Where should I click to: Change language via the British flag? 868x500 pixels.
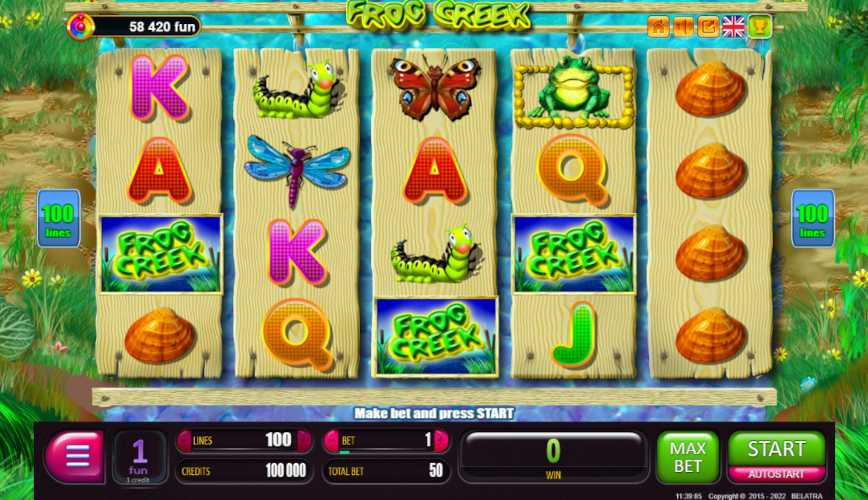pos(733,27)
